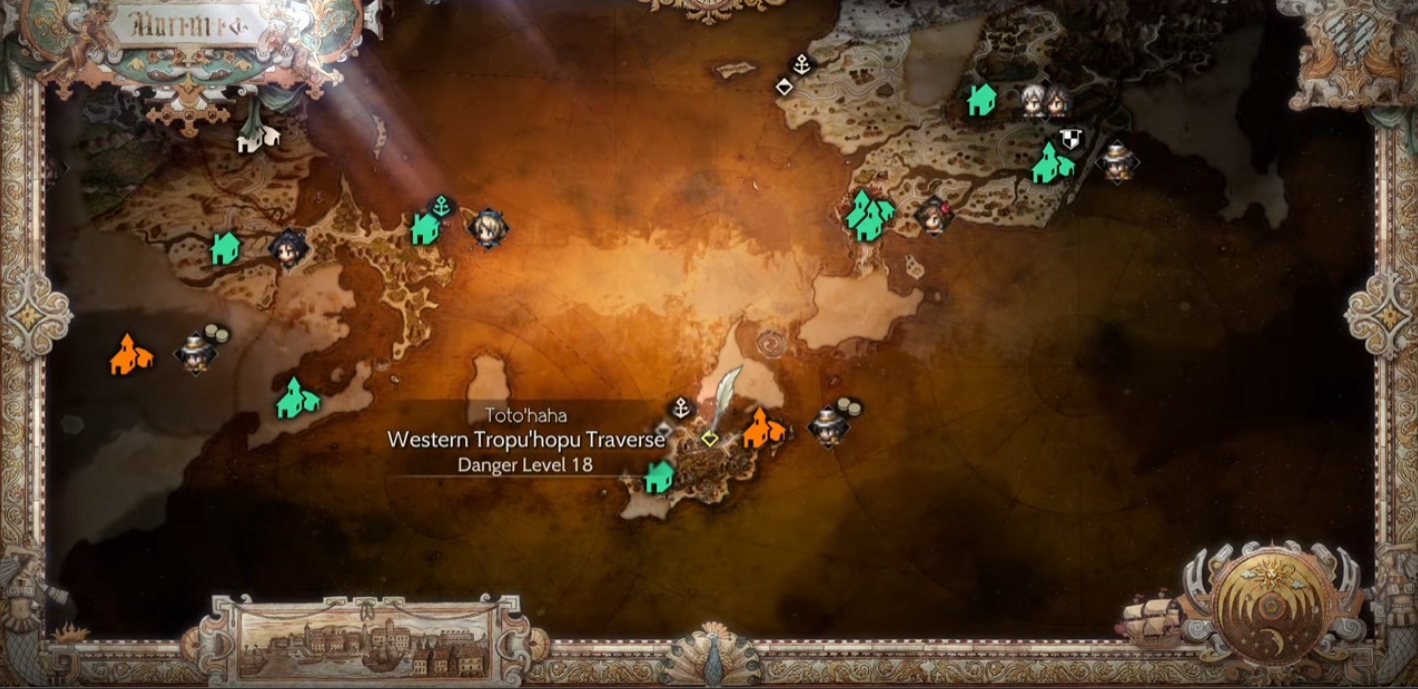Choose the hat-wearing portrait beside the checkered shield
The height and width of the screenshot is (689, 1418).
pos(1116,161)
